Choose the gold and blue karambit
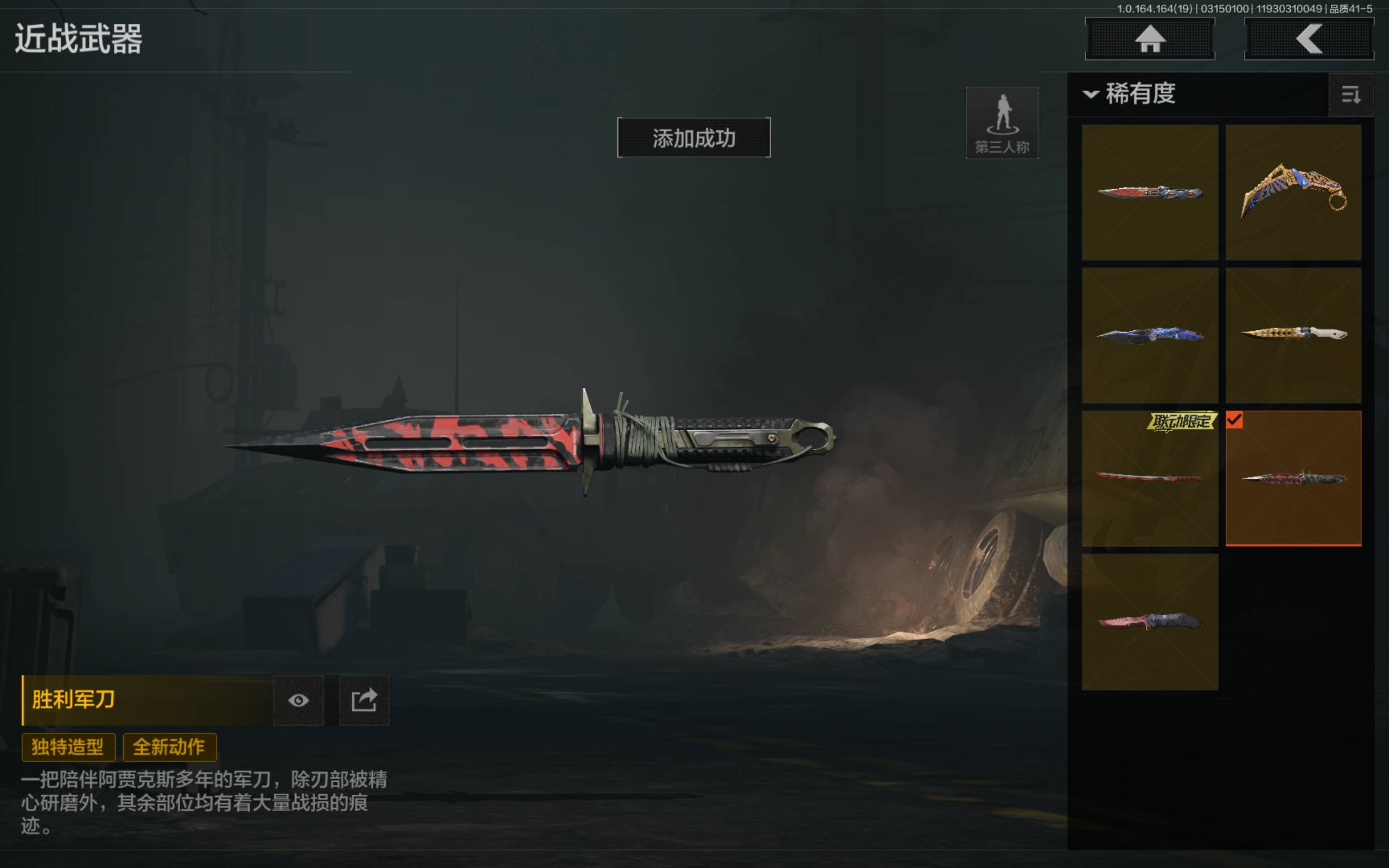Viewport: 1389px width, 868px height. pyautogui.click(x=1293, y=192)
